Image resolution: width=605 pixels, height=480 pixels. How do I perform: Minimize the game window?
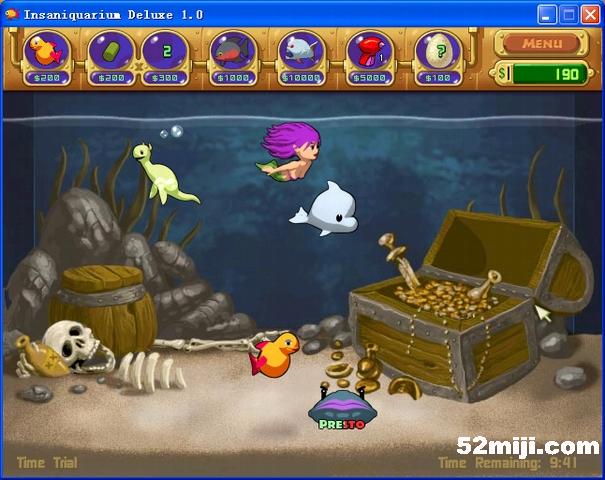(x=547, y=14)
